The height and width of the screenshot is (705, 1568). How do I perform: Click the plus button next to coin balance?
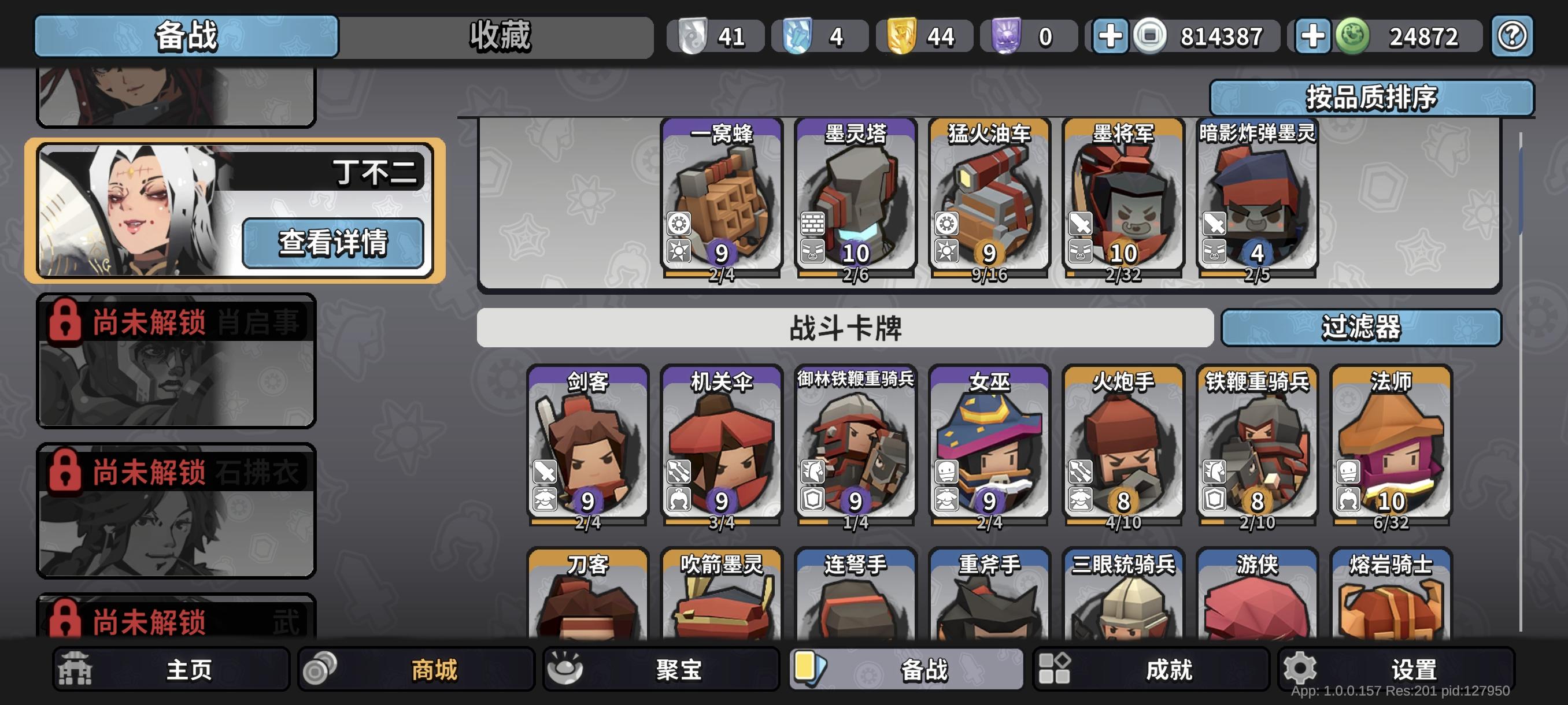[1112, 36]
